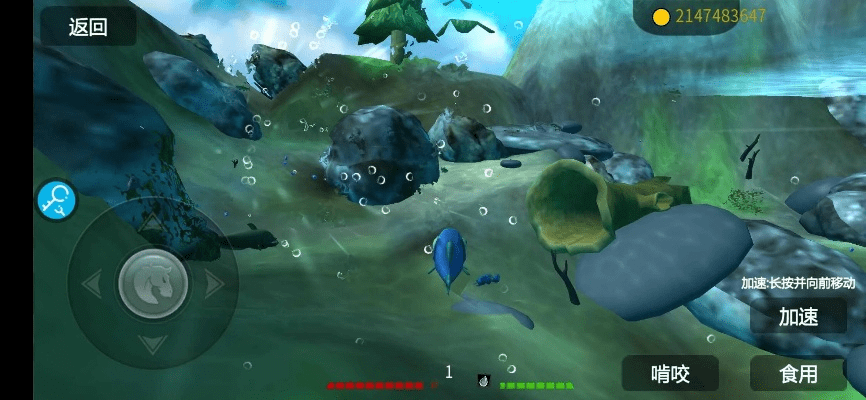The width and height of the screenshot is (866, 400).
Task: Open the blue magnifier search icon
Action: coord(57,200)
